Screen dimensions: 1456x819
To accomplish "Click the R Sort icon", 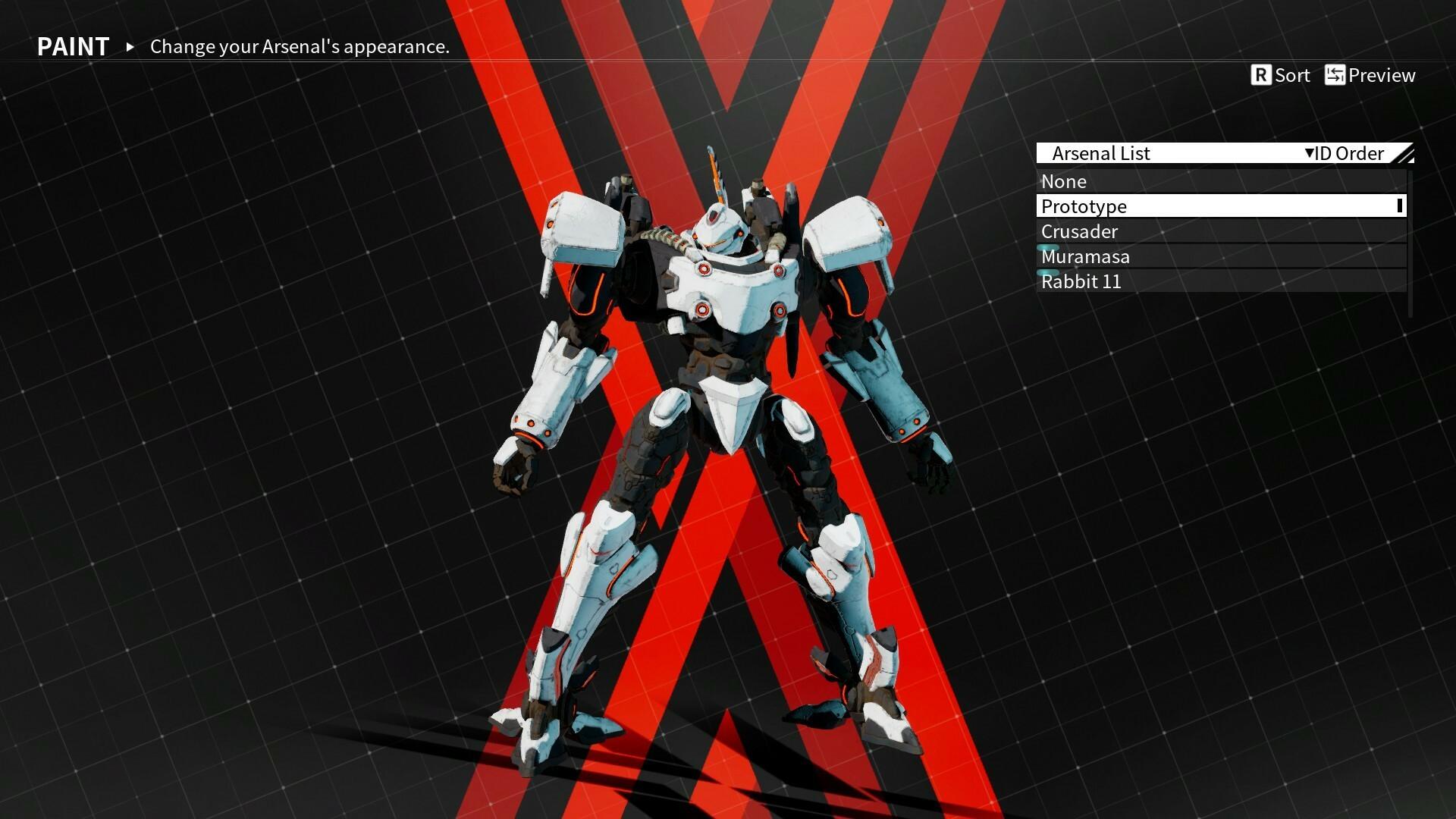I will [1261, 75].
